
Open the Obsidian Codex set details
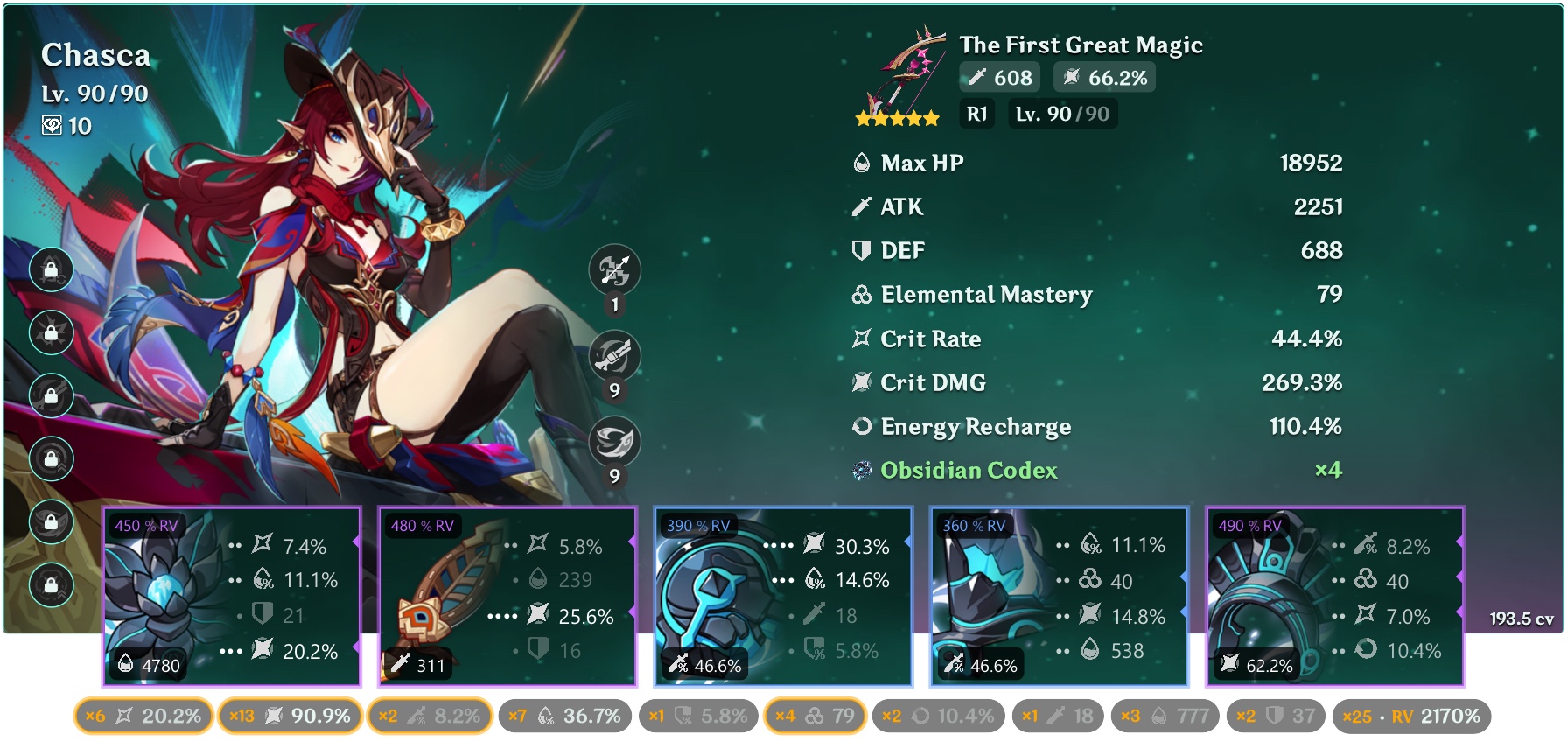click(967, 471)
